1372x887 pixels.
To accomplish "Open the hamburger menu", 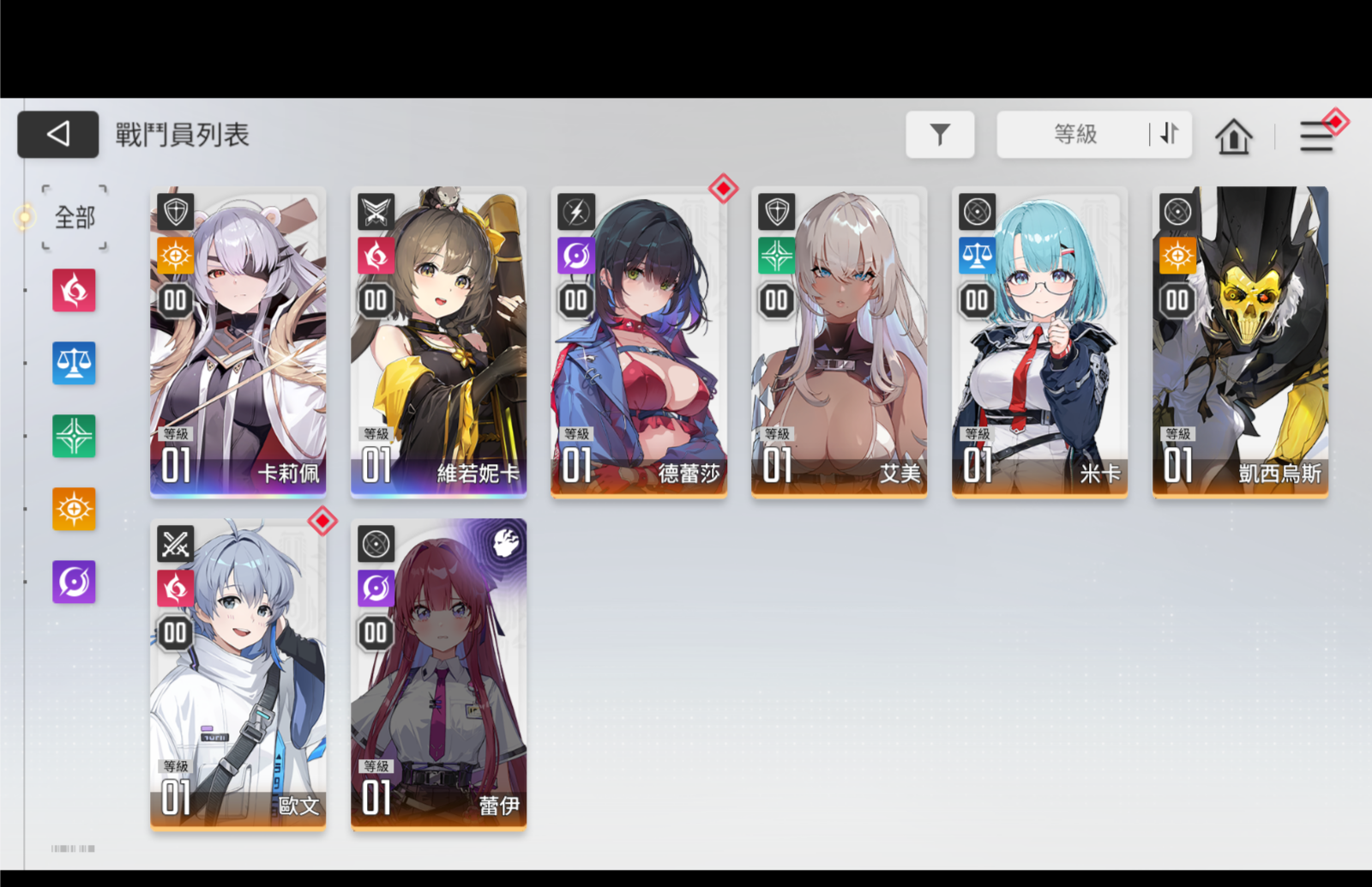I will pyautogui.click(x=1316, y=136).
